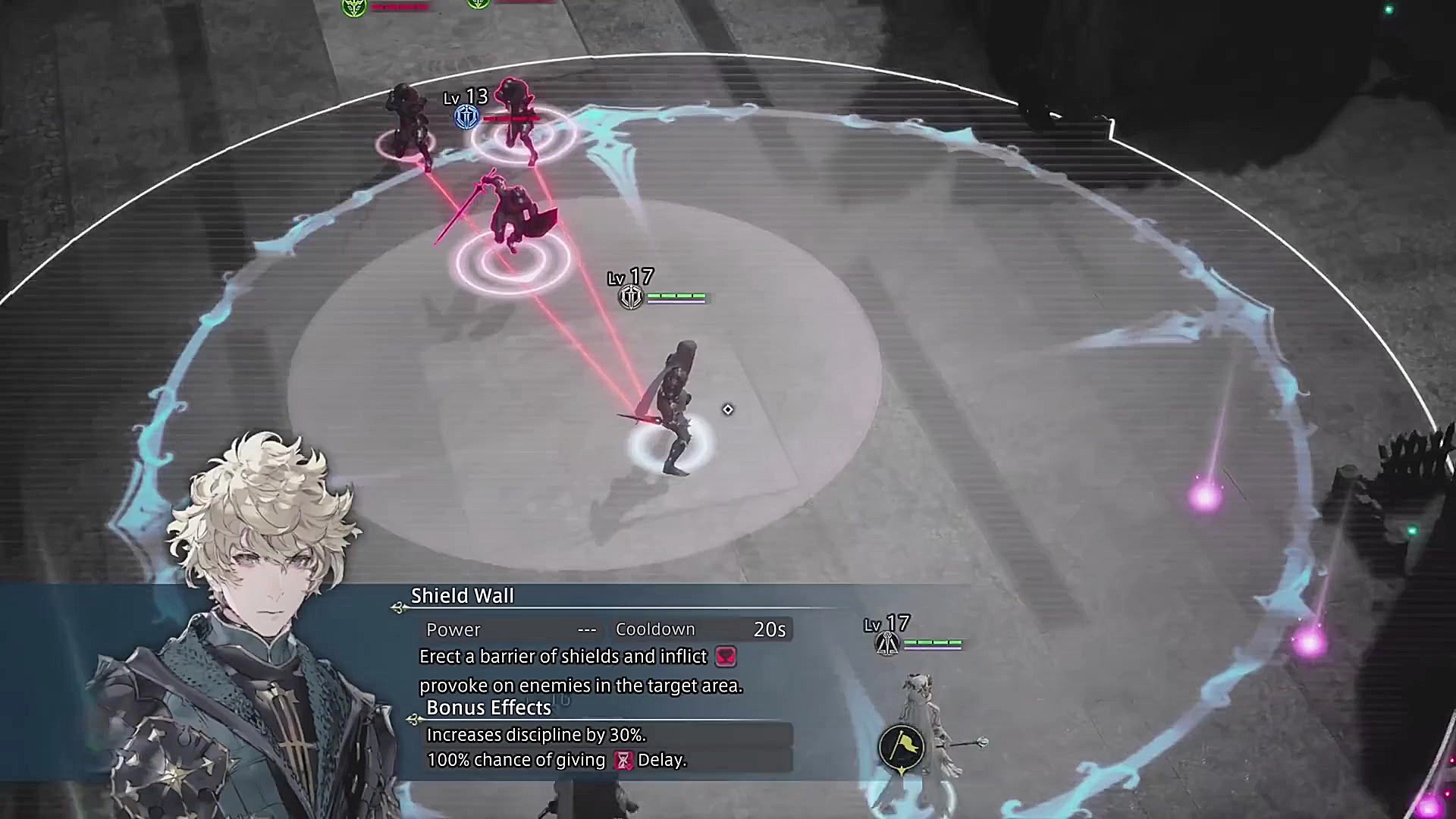Click the Shield Wall skill name header

463,596
